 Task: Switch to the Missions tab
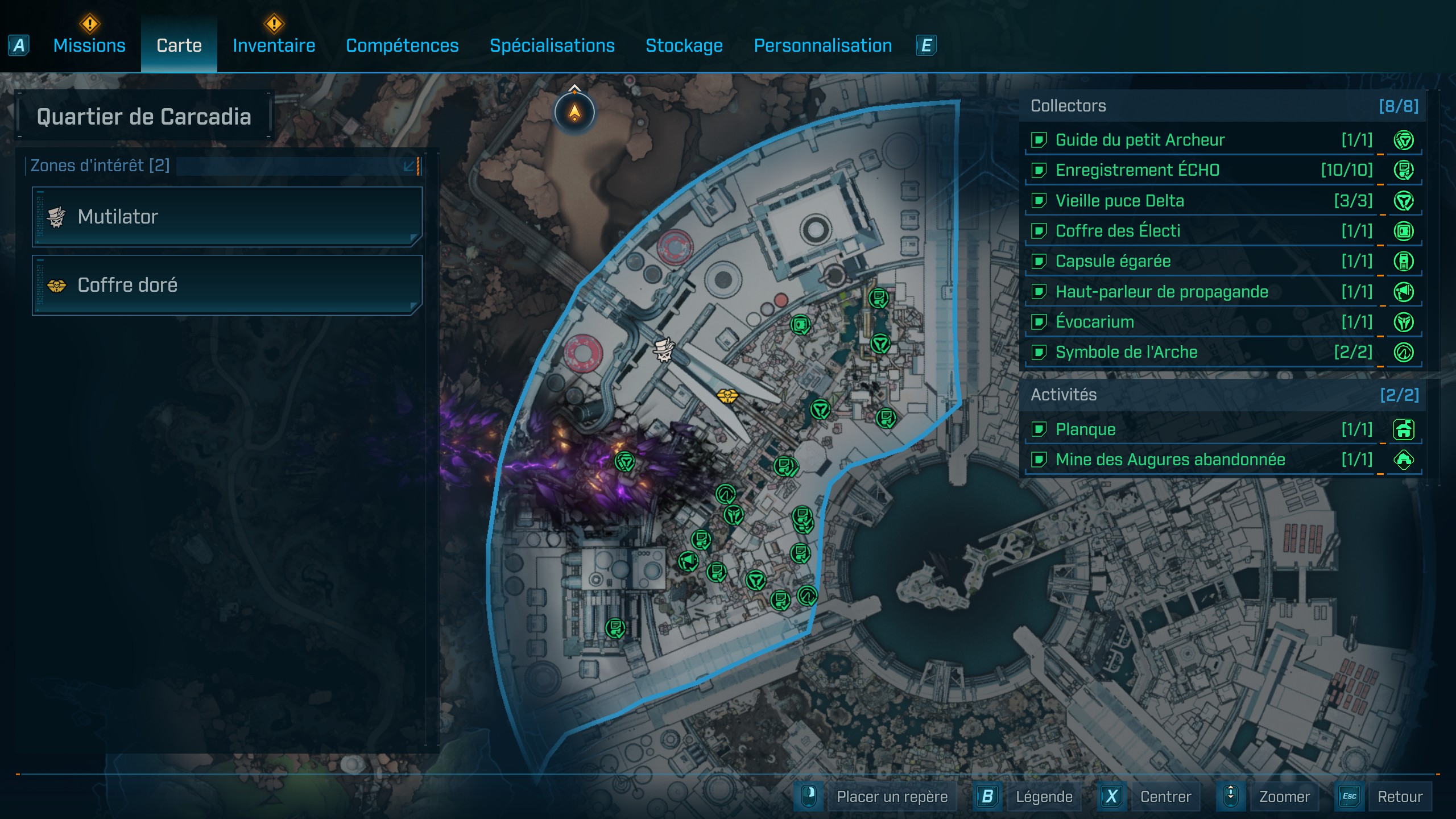(x=89, y=45)
